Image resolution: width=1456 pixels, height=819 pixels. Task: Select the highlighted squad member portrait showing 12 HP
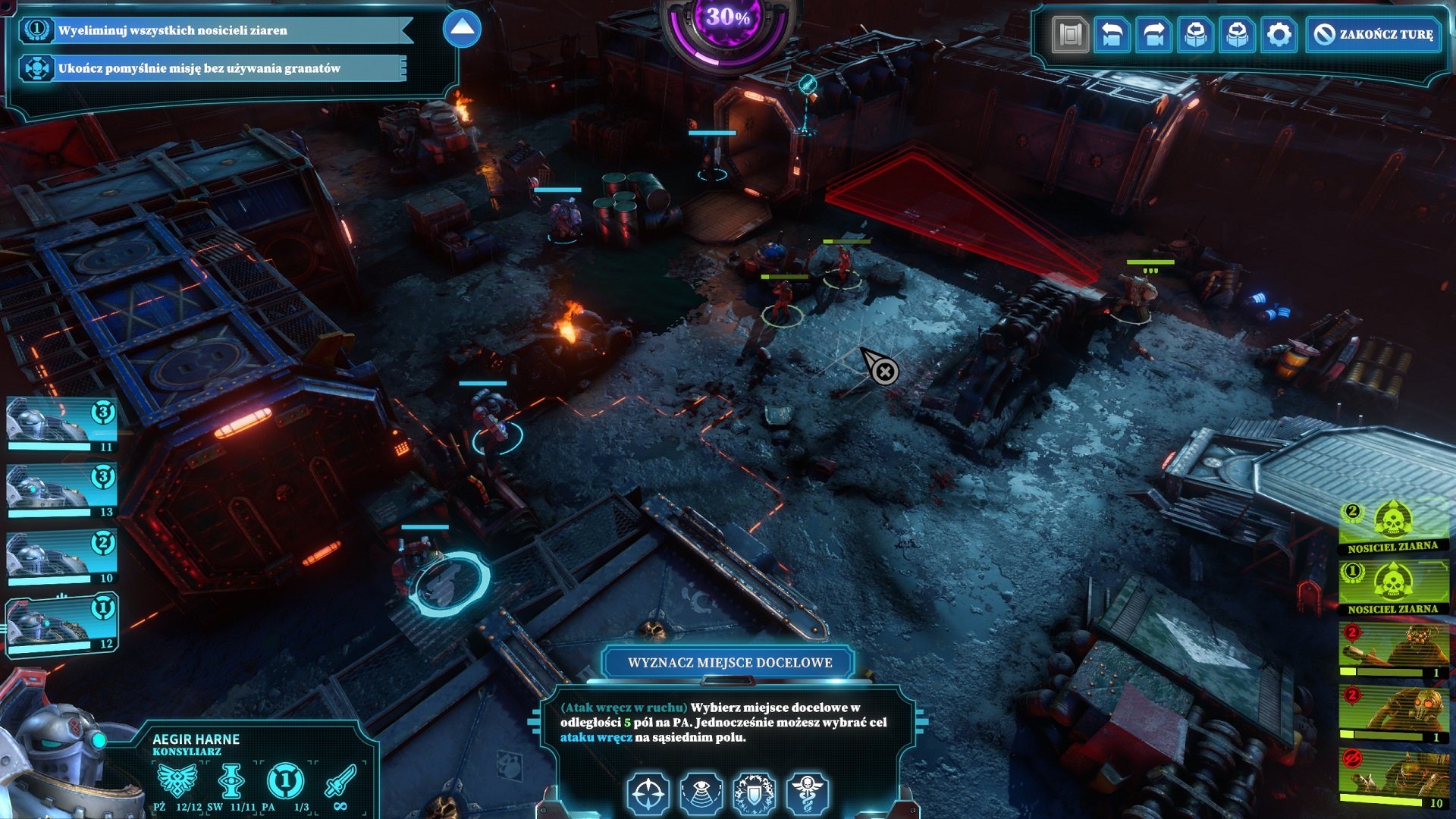point(61,627)
